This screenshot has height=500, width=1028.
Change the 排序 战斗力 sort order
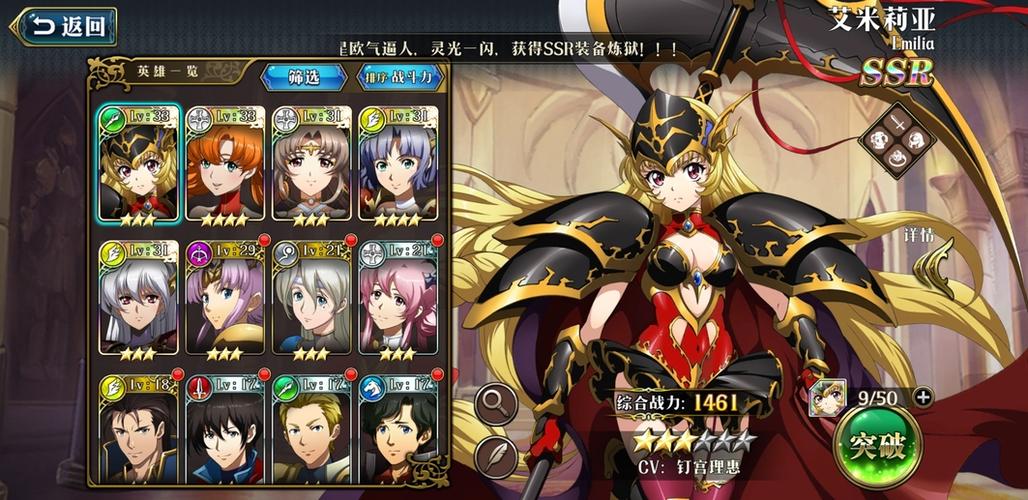point(399,77)
